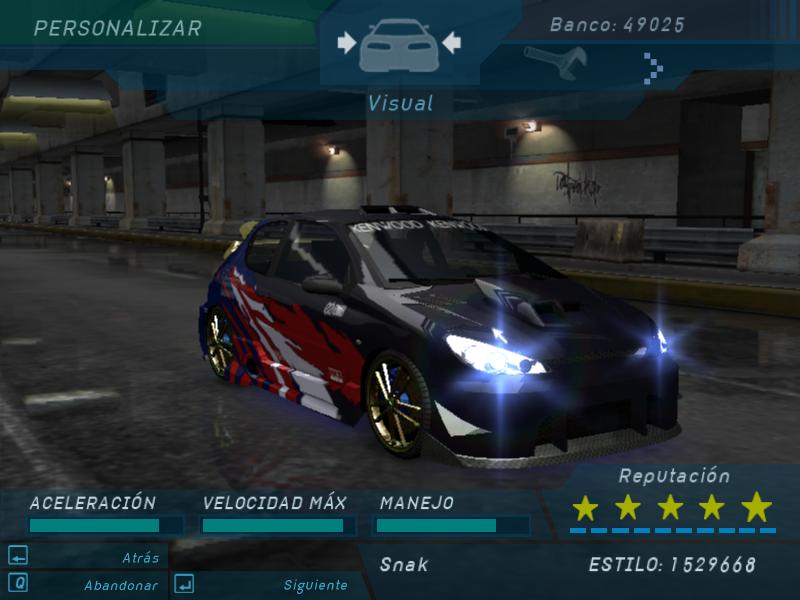Open the wrench performance category

tap(554, 63)
